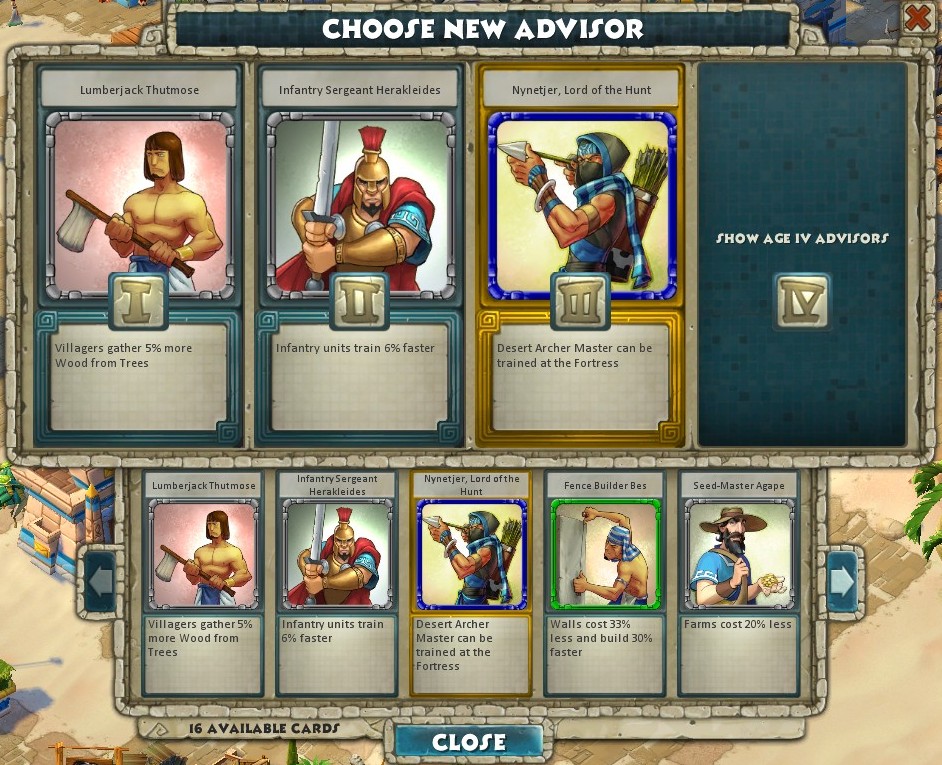Click the Age II numeral badge
942x765 pixels.
(x=359, y=301)
